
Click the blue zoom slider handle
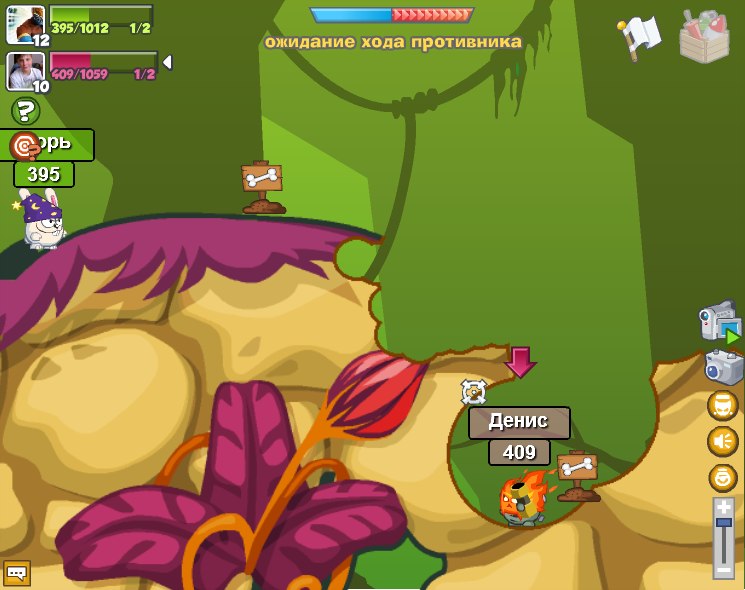point(723,523)
